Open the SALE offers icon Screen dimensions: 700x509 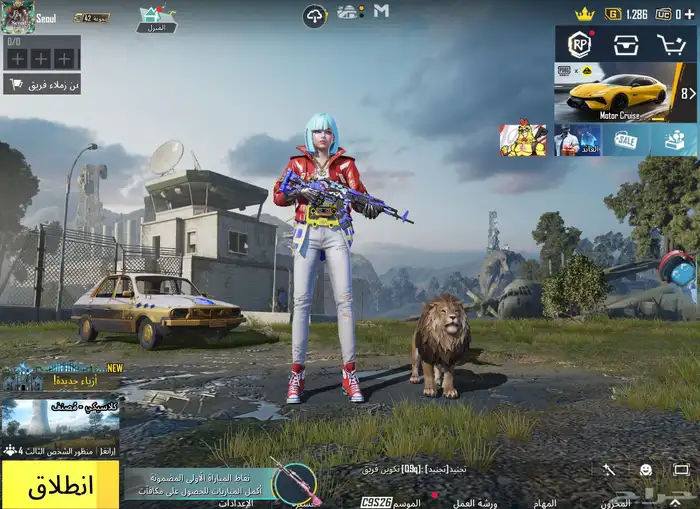tap(626, 140)
